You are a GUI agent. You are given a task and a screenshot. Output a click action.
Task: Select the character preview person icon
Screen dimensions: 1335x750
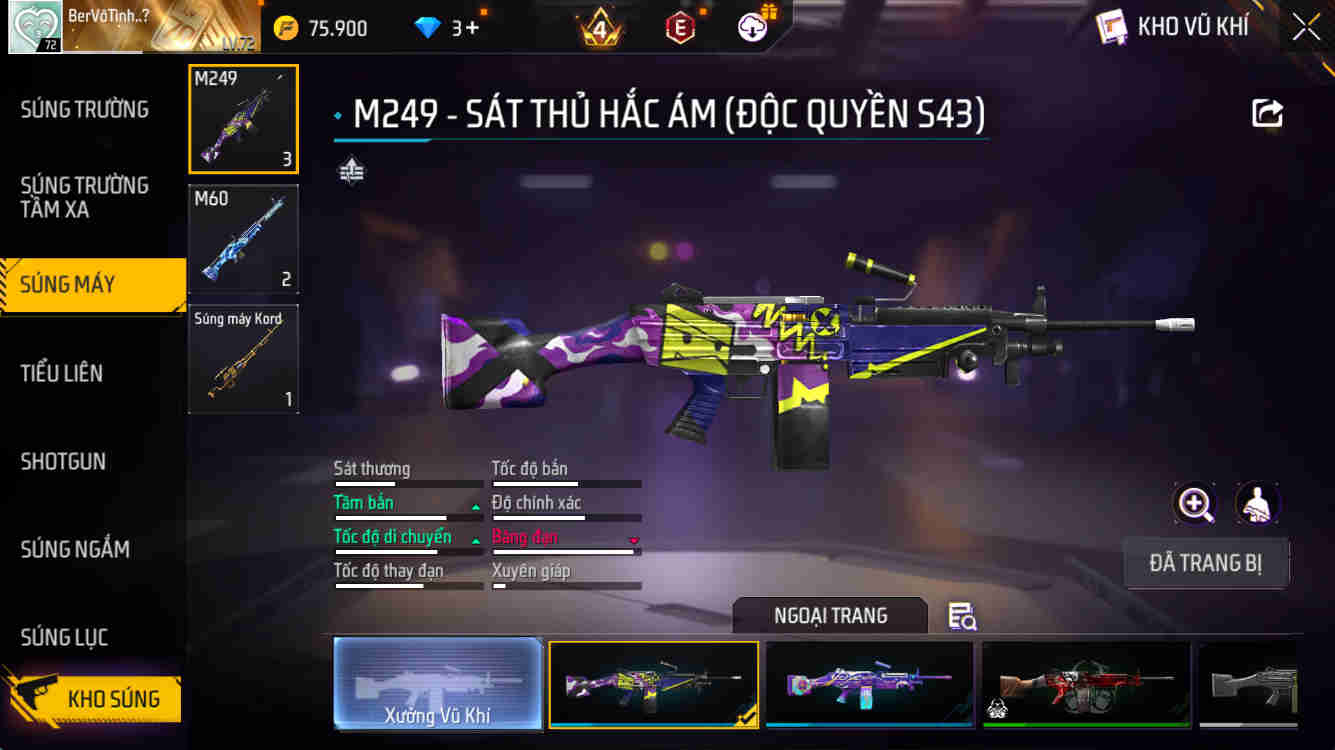pyautogui.click(x=1258, y=503)
